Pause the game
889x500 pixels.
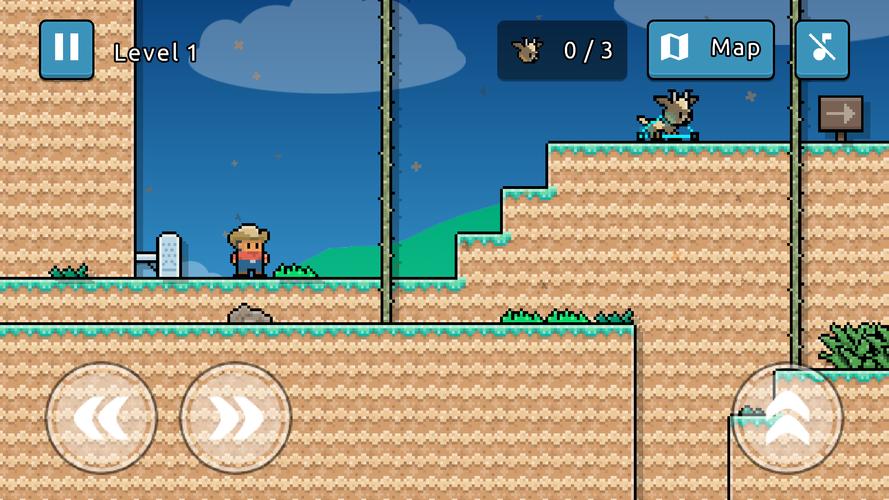[x=66, y=49]
